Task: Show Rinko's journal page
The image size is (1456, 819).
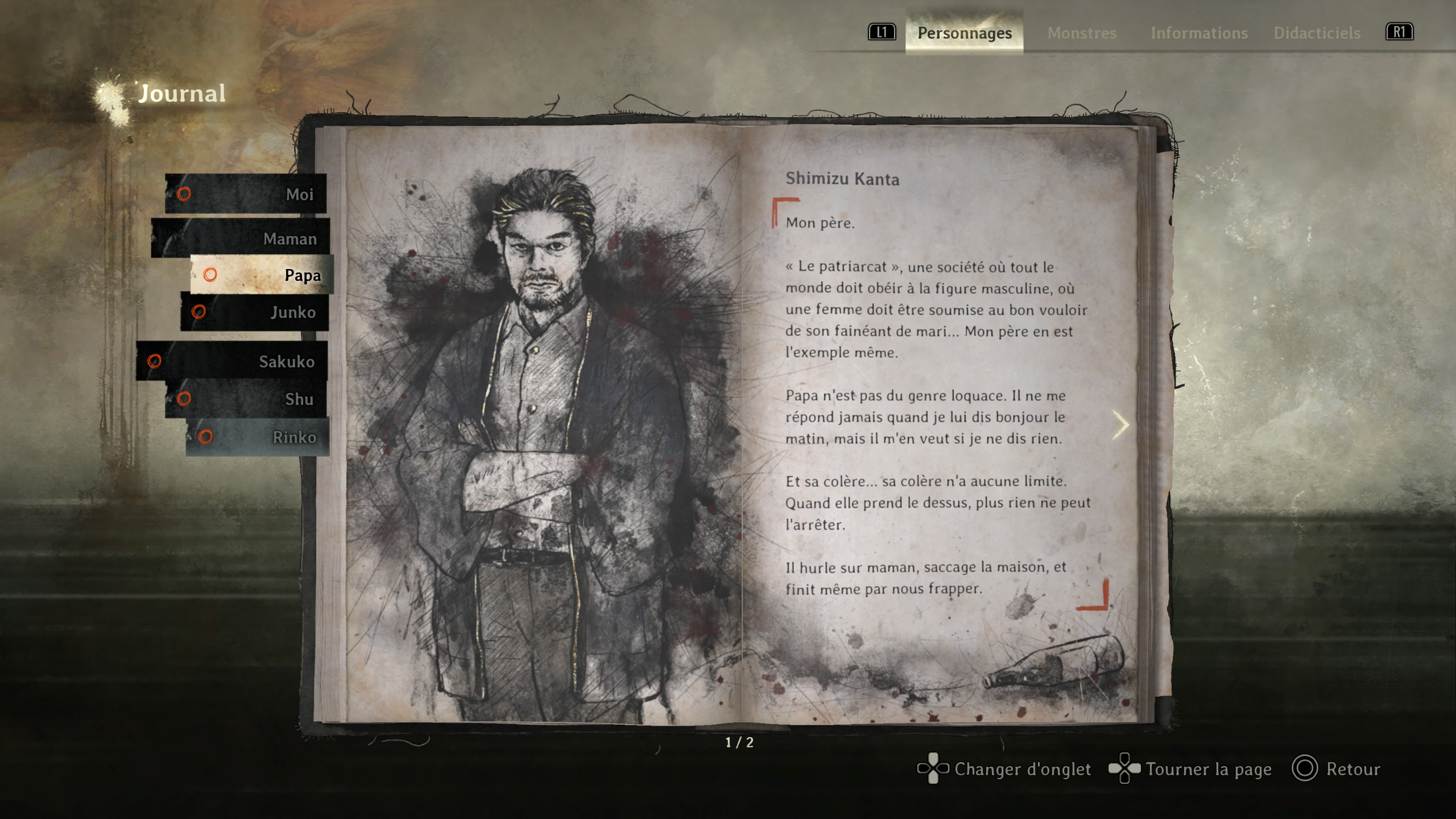Action: [x=257, y=437]
